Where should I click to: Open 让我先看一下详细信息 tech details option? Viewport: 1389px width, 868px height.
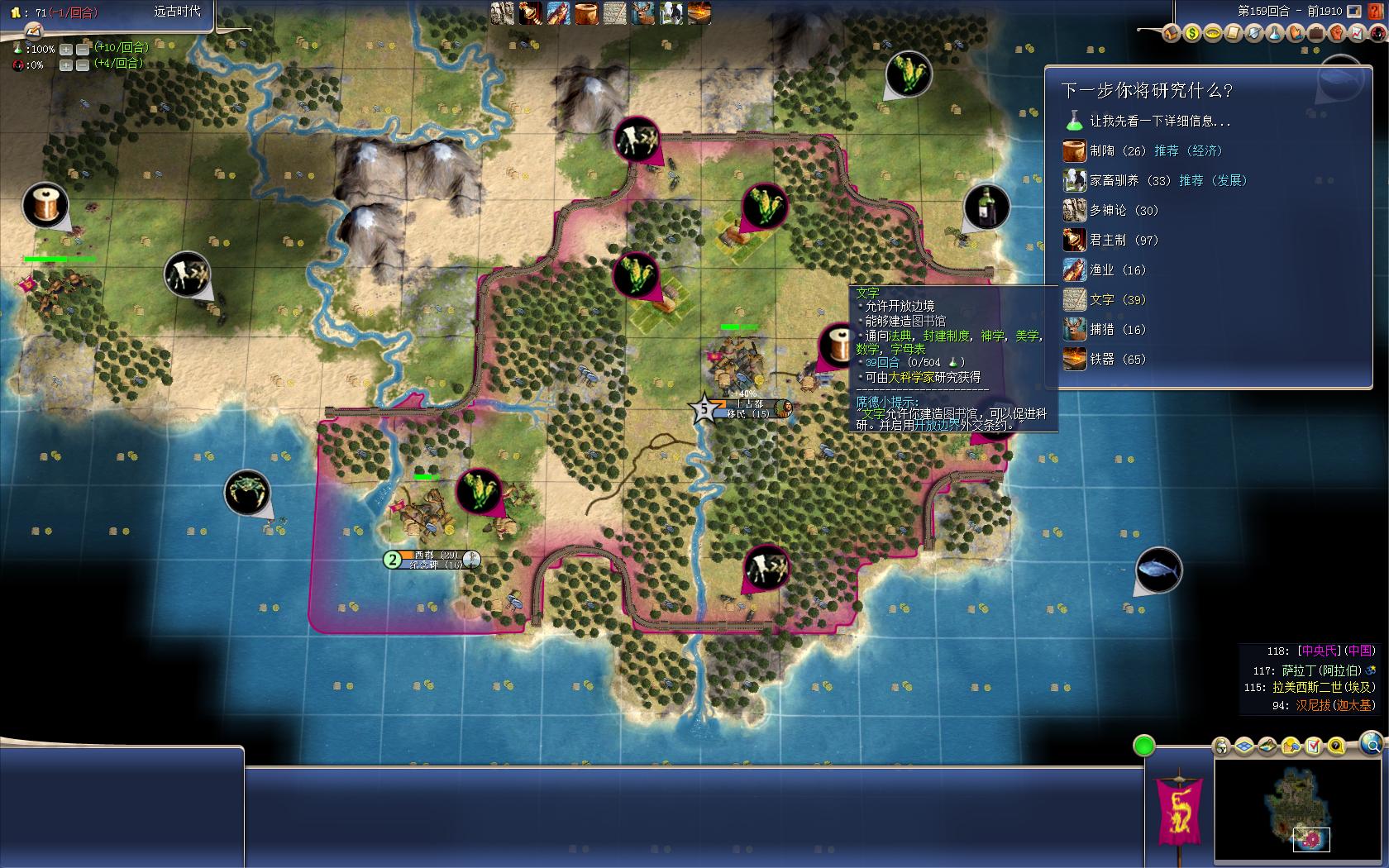[x=1159, y=122]
